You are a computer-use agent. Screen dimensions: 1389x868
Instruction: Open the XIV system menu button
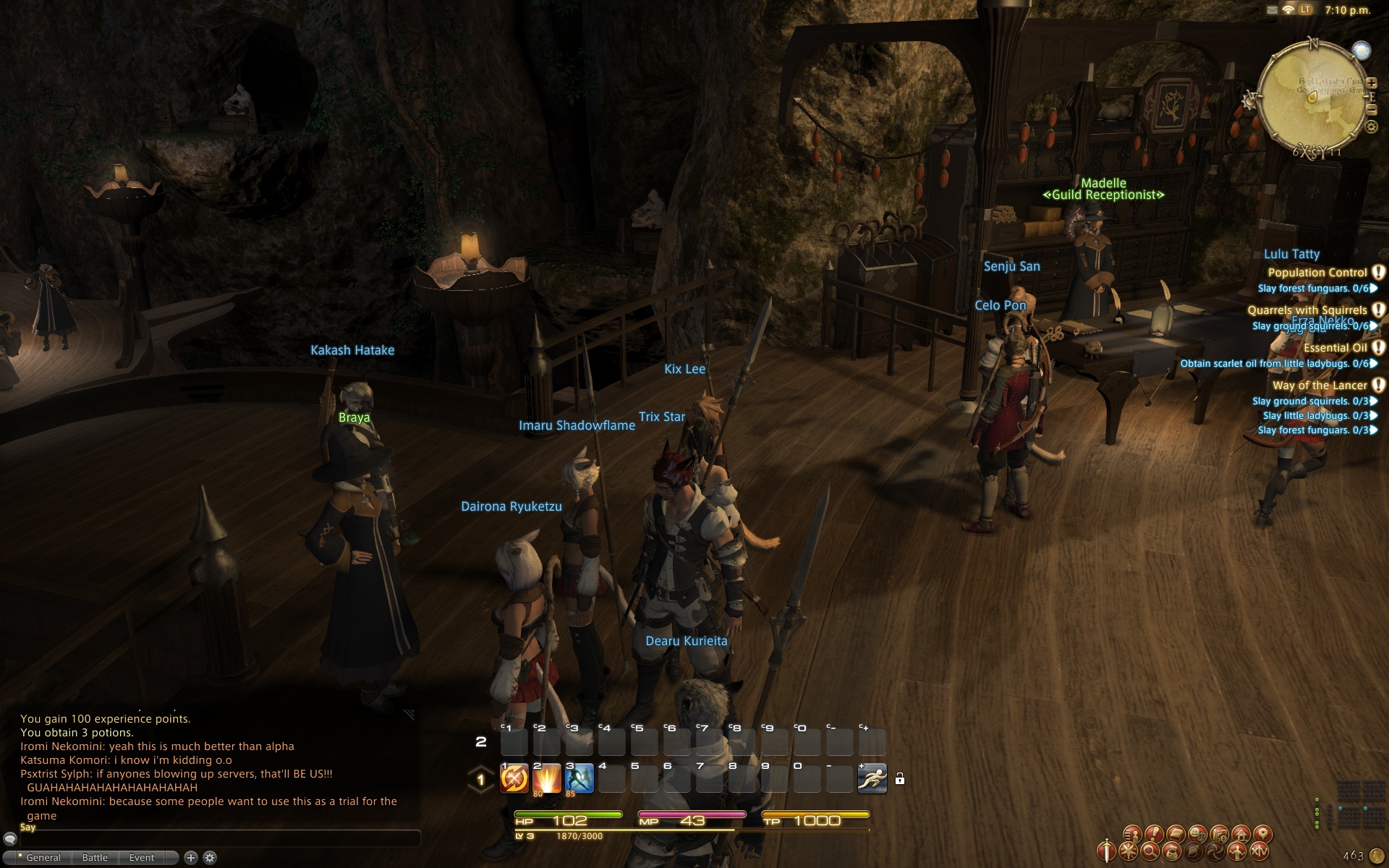click(x=1260, y=852)
